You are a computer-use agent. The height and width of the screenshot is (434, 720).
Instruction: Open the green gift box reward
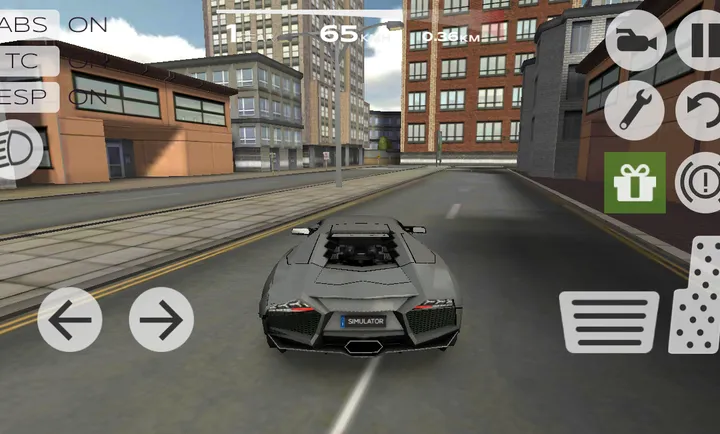(634, 182)
